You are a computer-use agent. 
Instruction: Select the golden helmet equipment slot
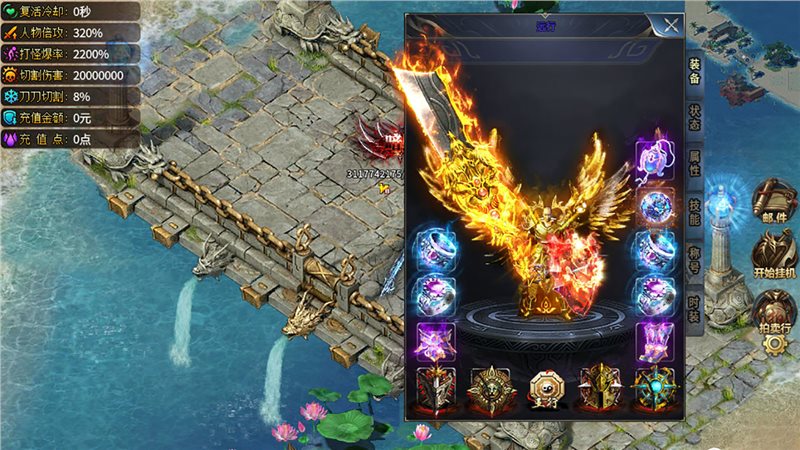pyautogui.click(x=601, y=388)
